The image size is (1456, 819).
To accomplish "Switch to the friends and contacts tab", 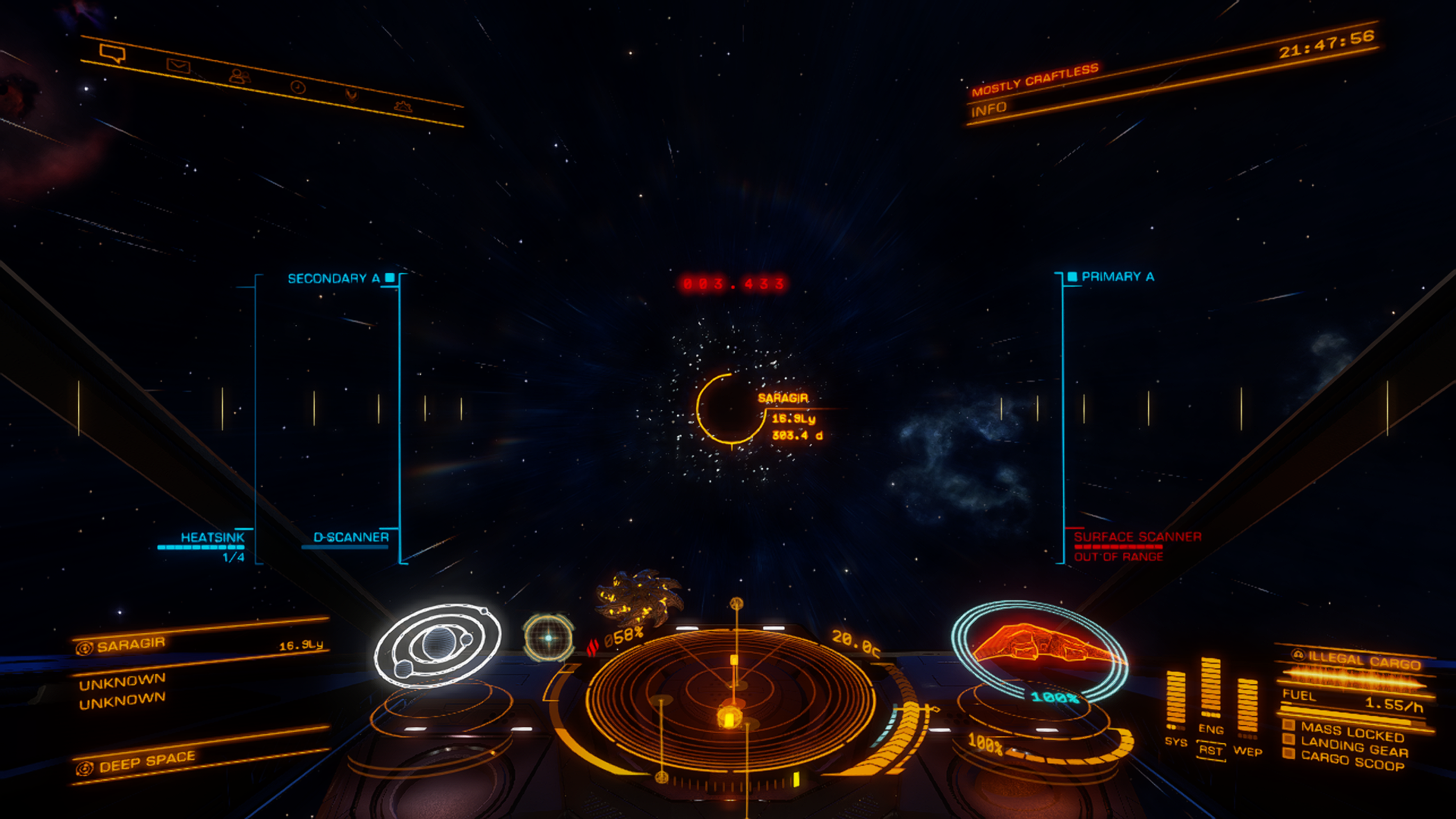I will tap(239, 77).
